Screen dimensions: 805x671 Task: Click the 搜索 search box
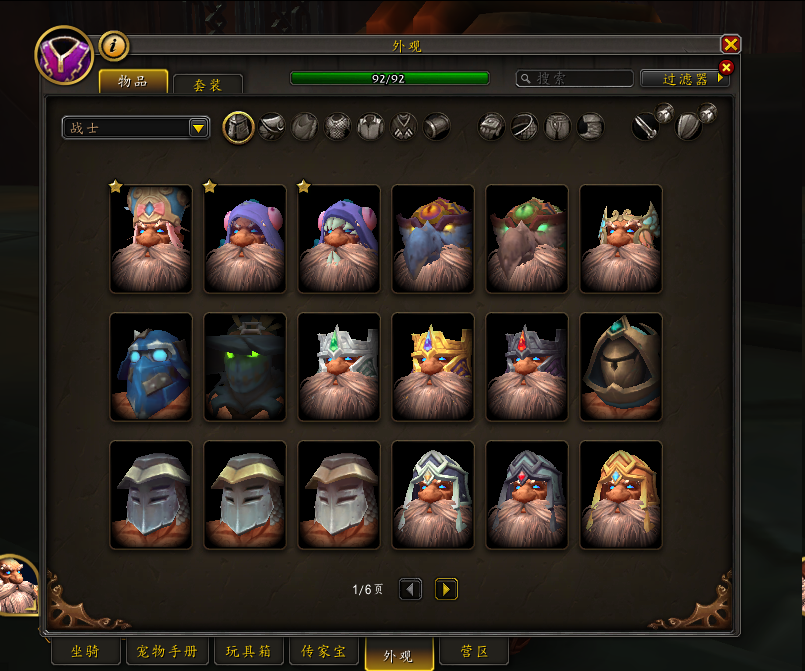(575, 78)
